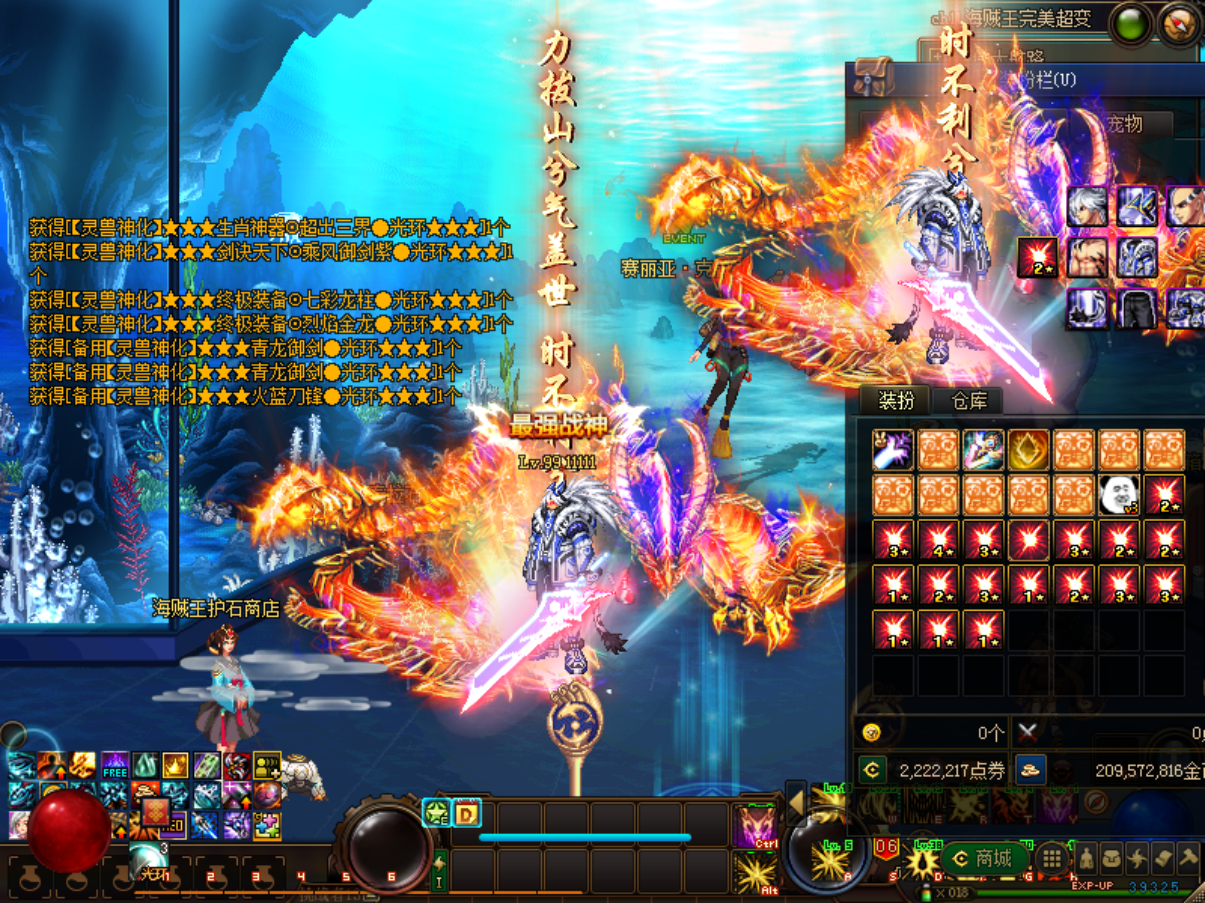Open the skills shuriken icon
1205x903 pixels.
tap(1137, 858)
